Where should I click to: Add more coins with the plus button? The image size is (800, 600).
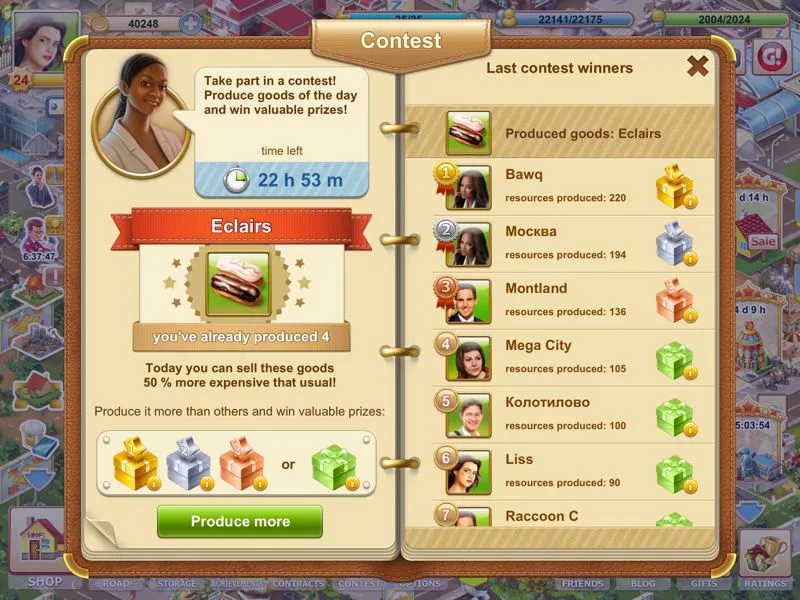[x=190, y=22]
